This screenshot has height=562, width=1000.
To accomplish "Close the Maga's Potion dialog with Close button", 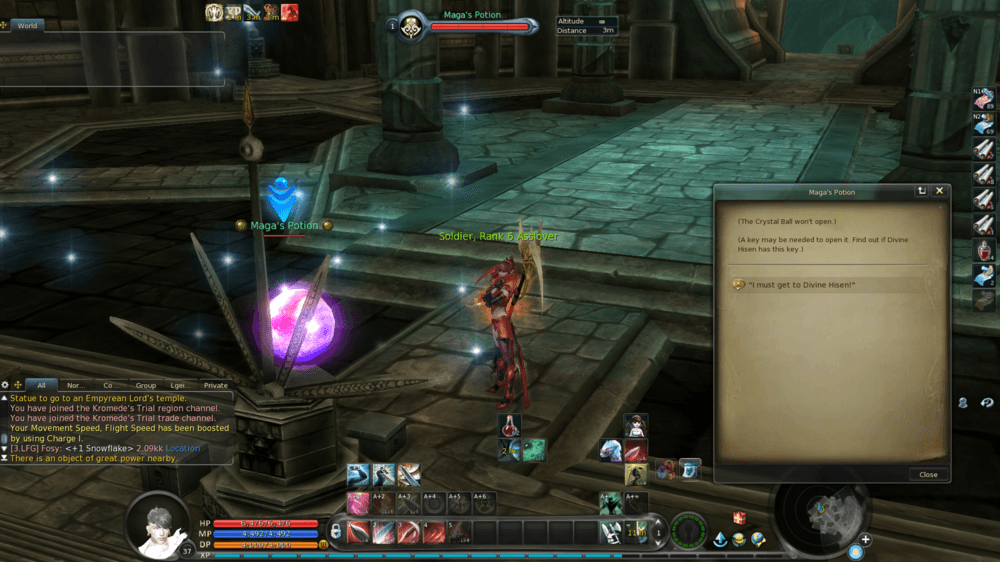I will pos(928,475).
